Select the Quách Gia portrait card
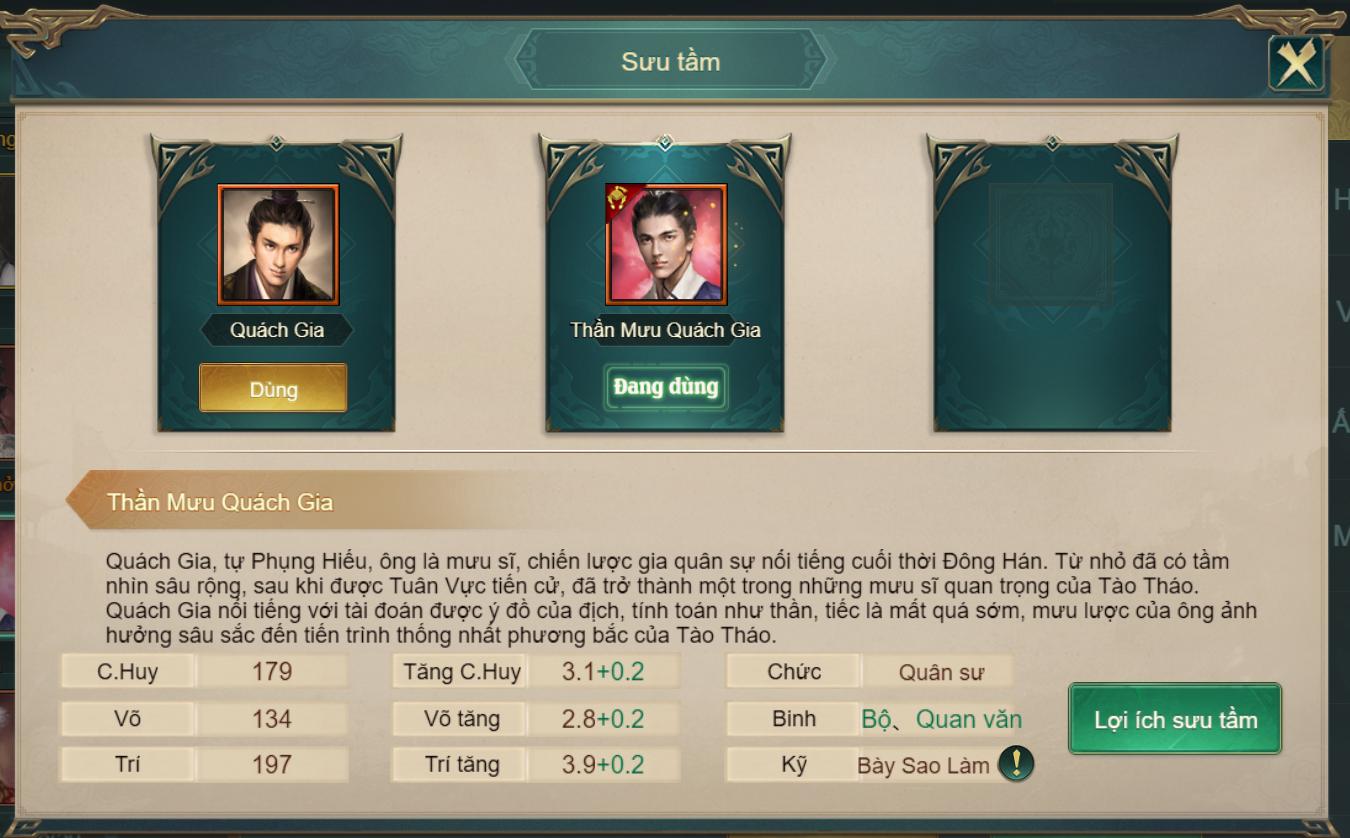This screenshot has height=838, width=1350. click(x=278, y=244)
